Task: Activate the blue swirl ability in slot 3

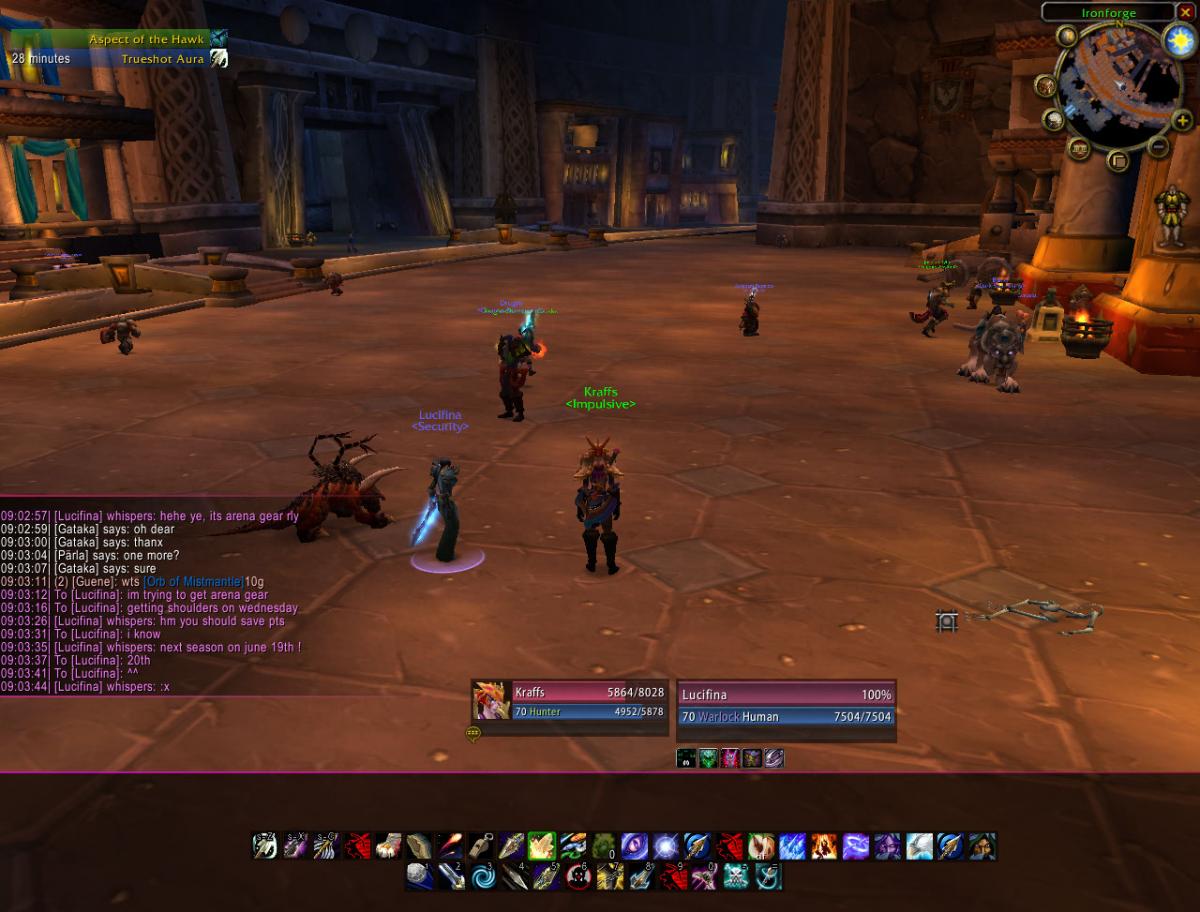Action: (x=483, y=877)
